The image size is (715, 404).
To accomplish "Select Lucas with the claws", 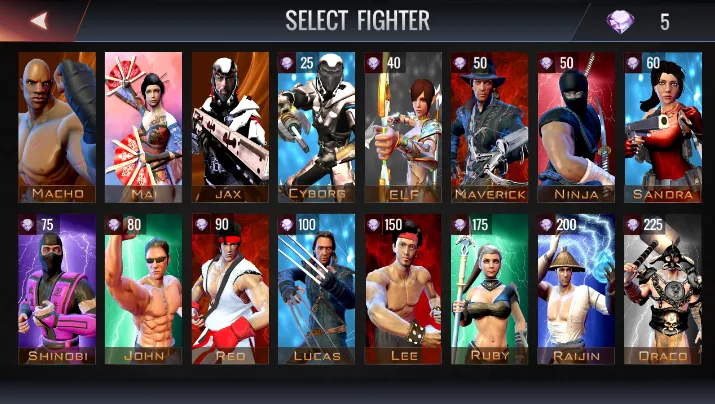I will tap(317, 289).
